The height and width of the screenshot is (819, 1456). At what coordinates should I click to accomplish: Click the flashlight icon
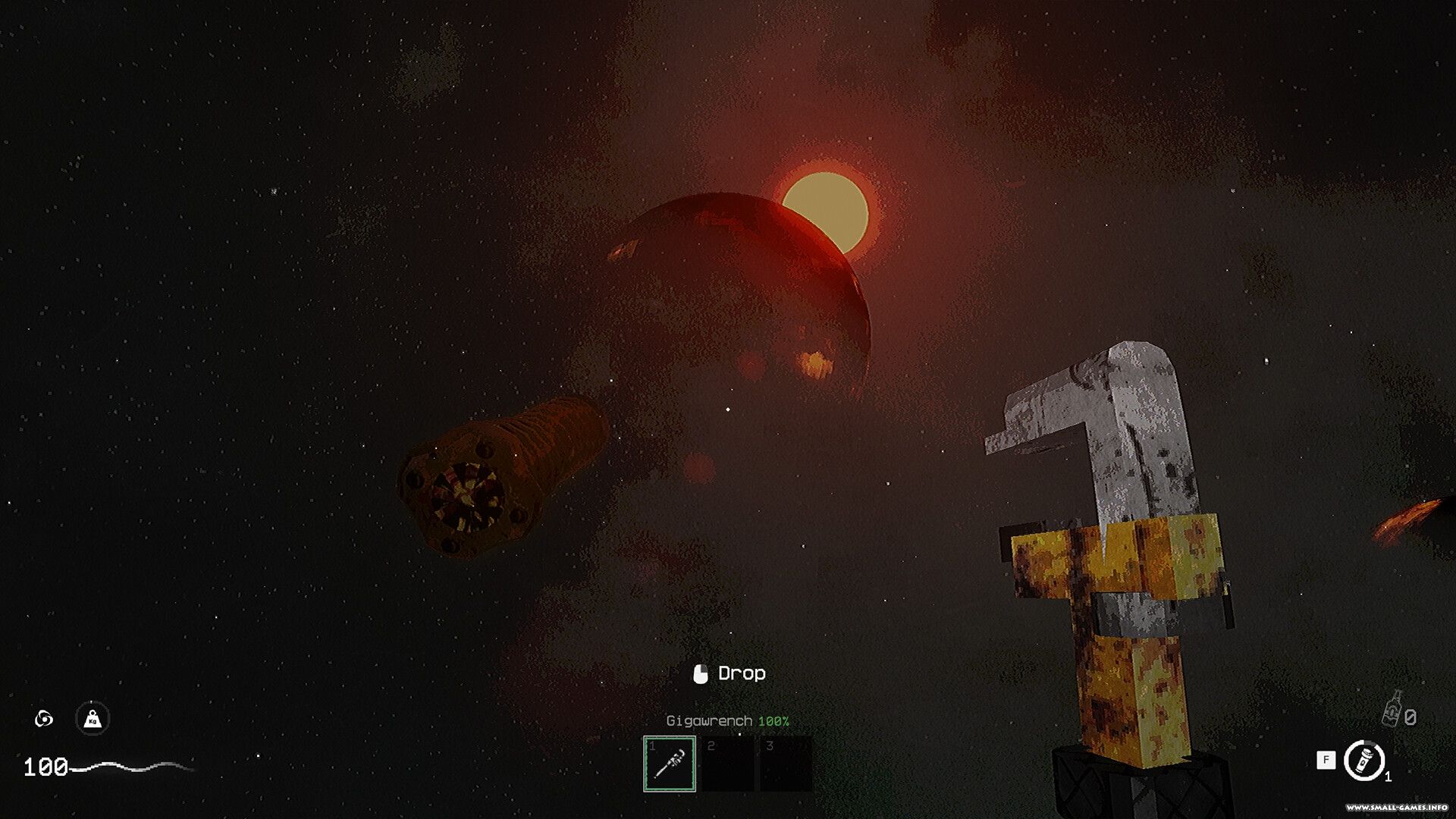click(x=1364, y=760)
